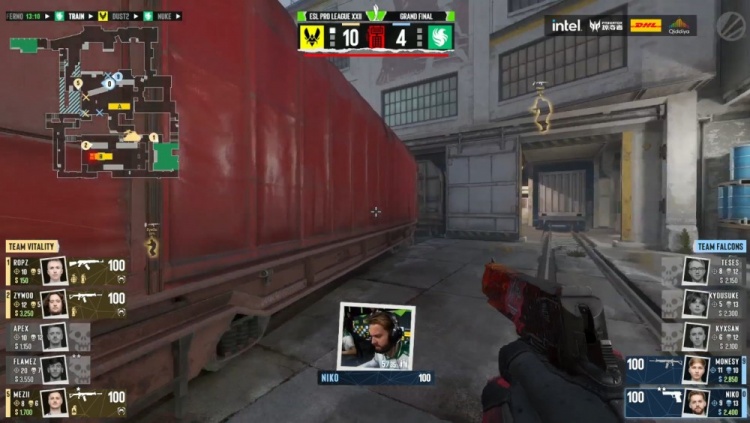
Task: Spectate MEZII from the Vitality list
Action: pyautogui.click(x=67, y=402)
